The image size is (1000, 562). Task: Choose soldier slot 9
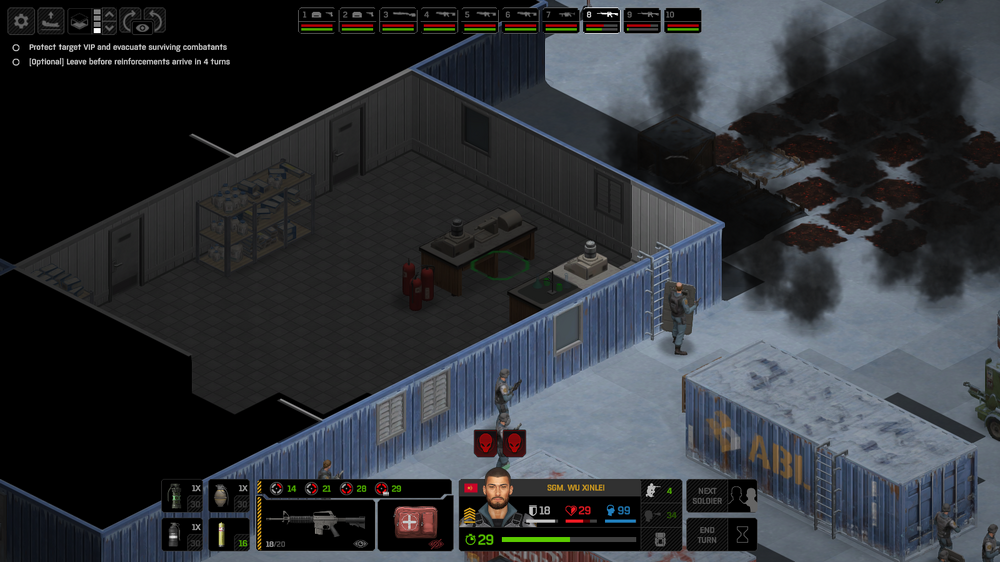[x=643, y=20]
